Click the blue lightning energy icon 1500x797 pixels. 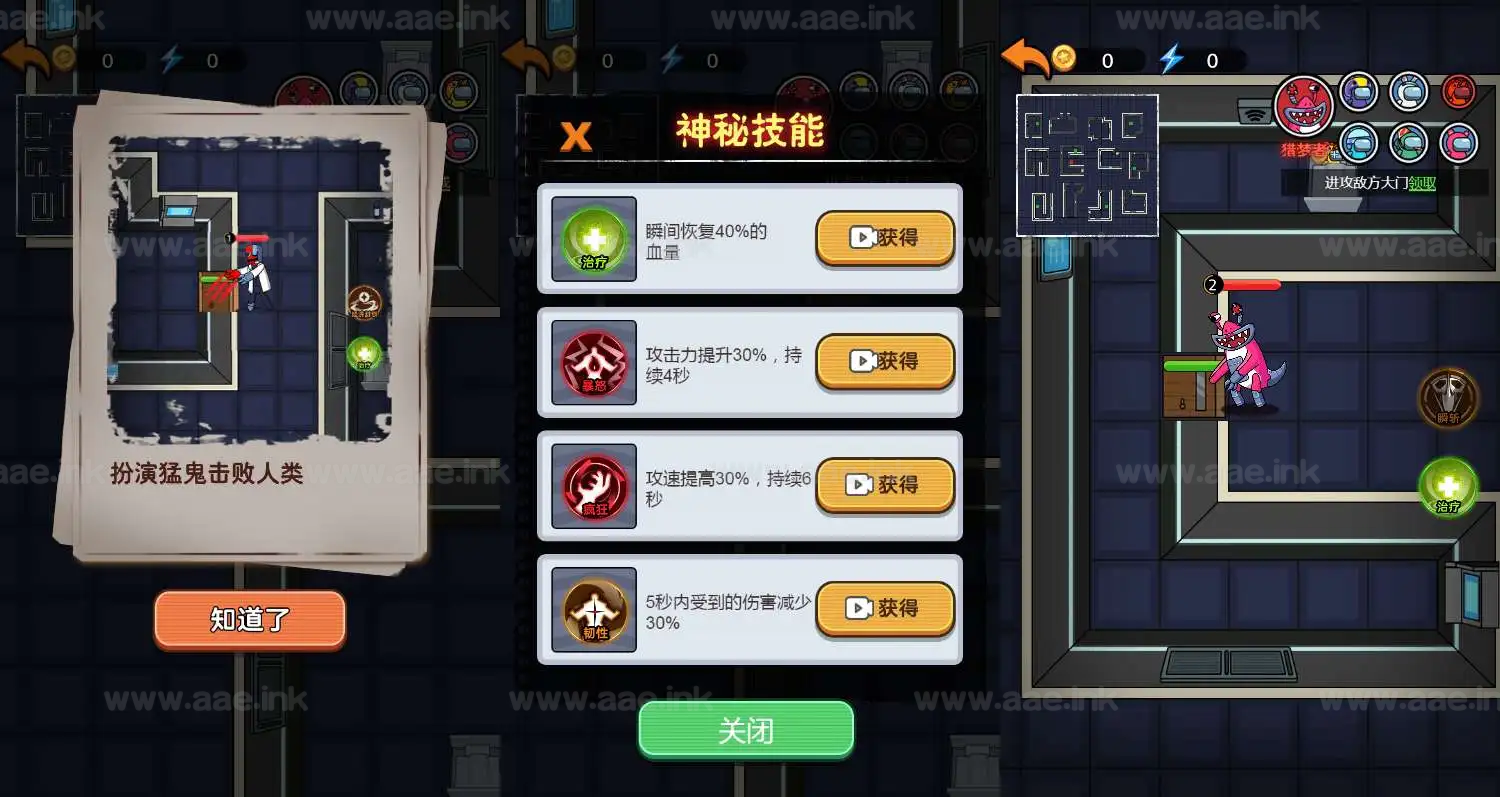pos(1174,58)
